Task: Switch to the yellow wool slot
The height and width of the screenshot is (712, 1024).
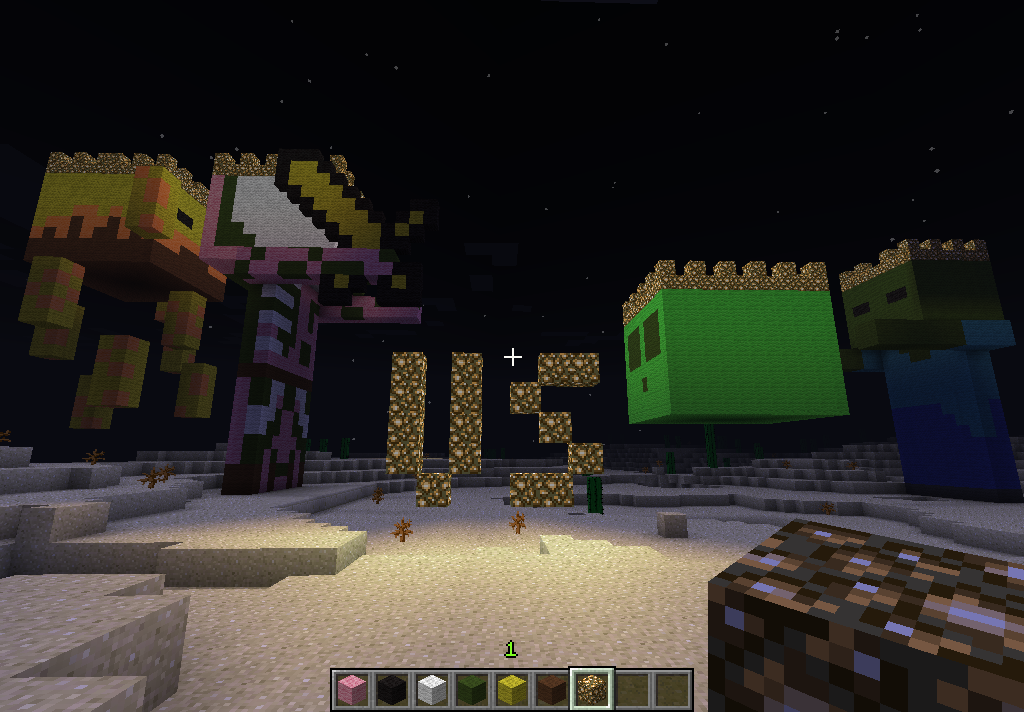Action: tap(511, 689)
